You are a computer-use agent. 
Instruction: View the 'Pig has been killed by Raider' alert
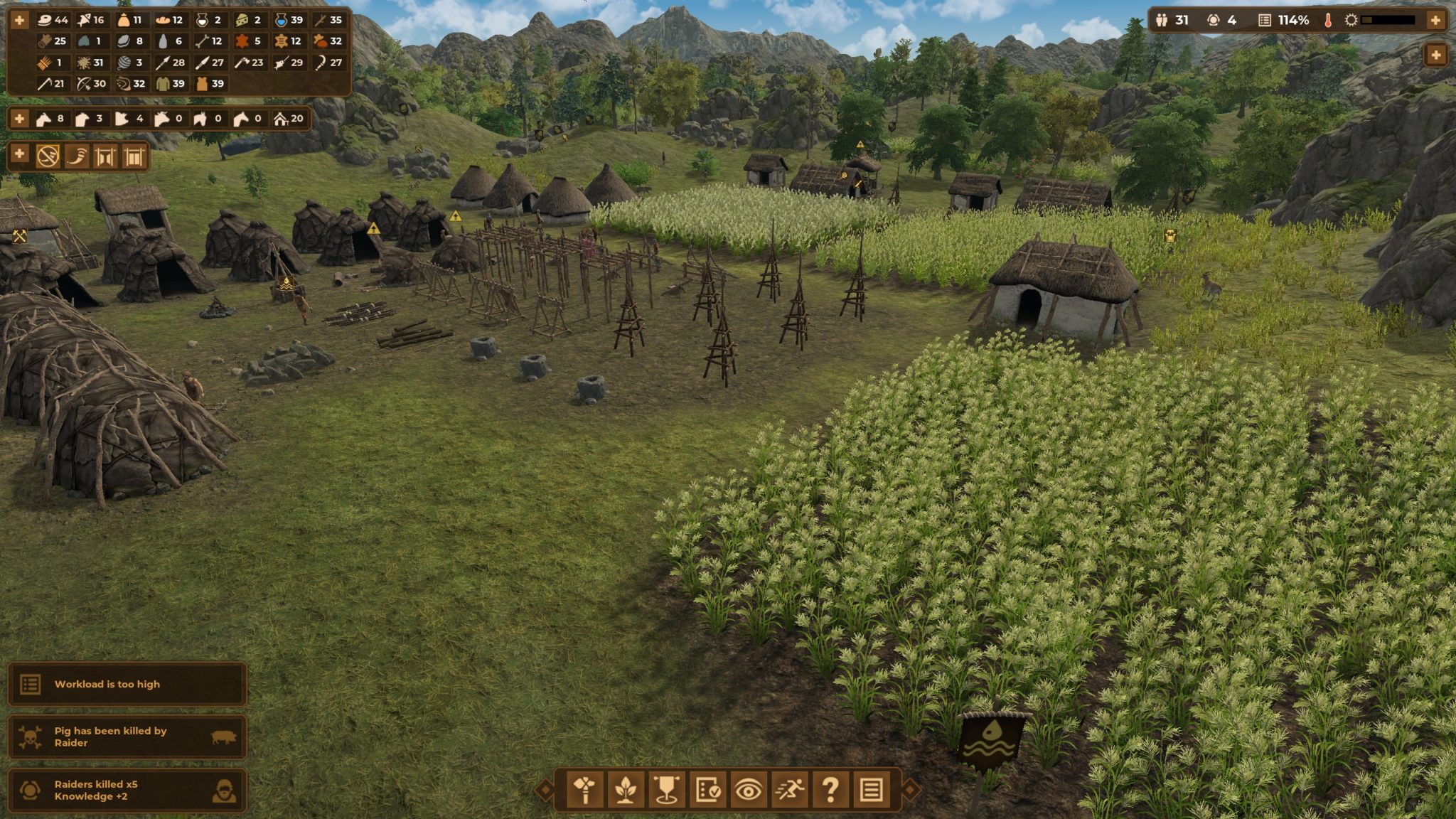tap(127, 737)
